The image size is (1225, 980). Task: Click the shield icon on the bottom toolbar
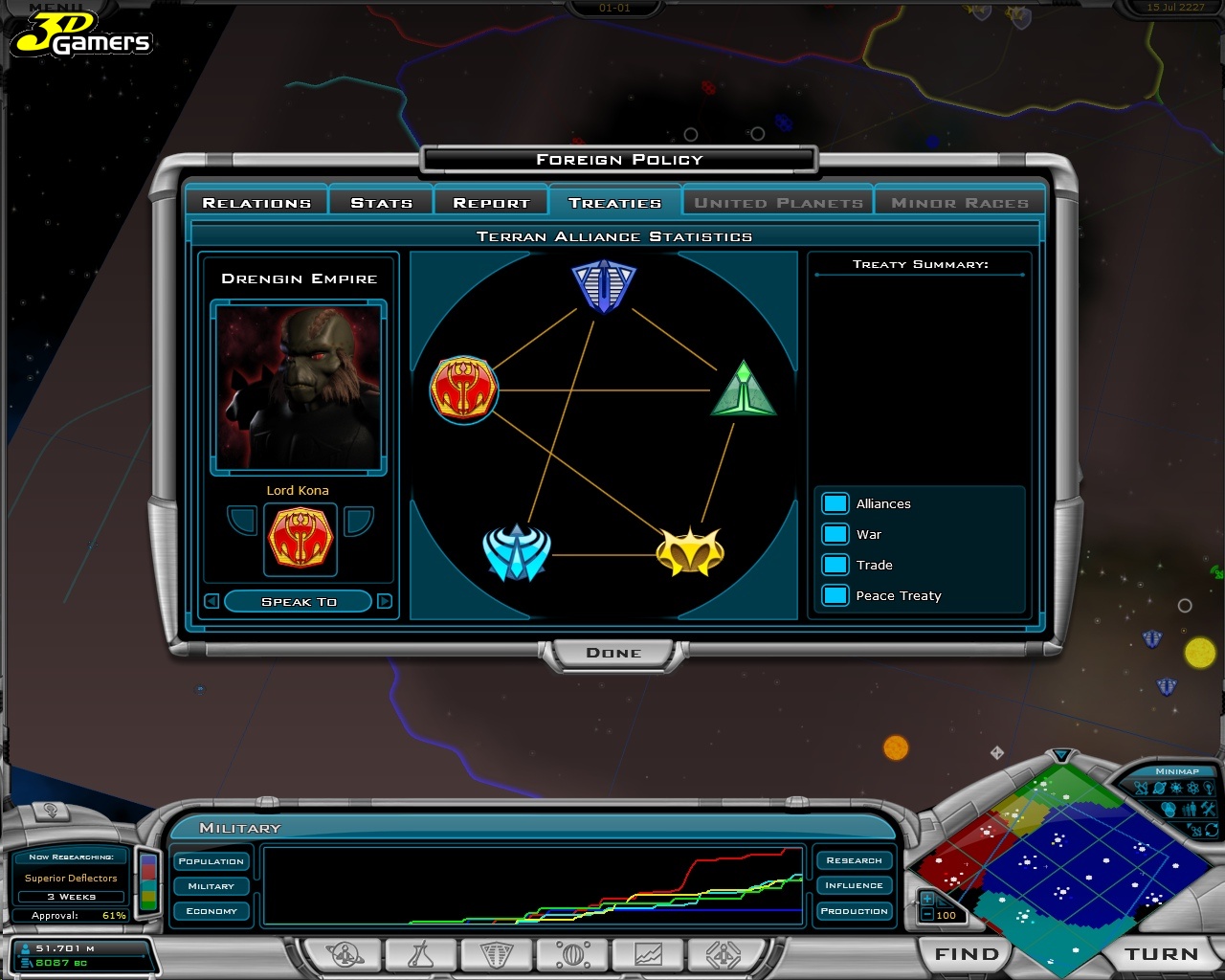pyautogui.click(x=495, y=953)
